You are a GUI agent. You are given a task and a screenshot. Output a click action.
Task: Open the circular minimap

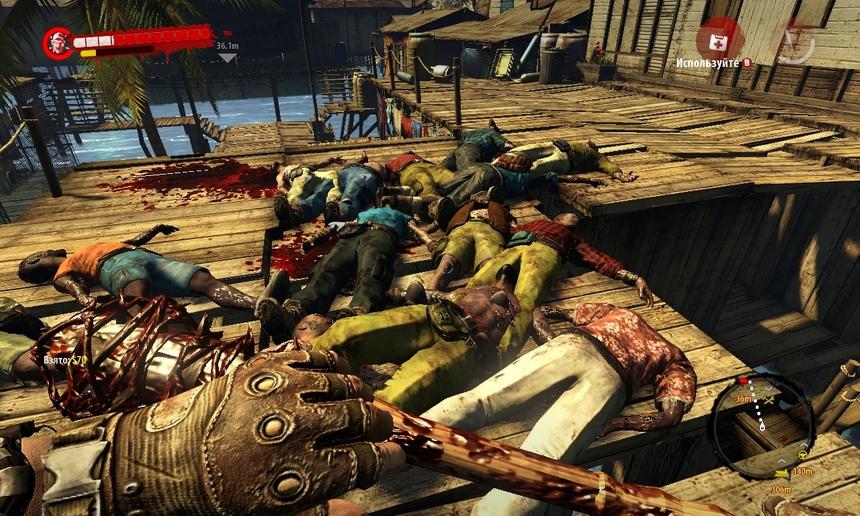(x=760, y=423)
